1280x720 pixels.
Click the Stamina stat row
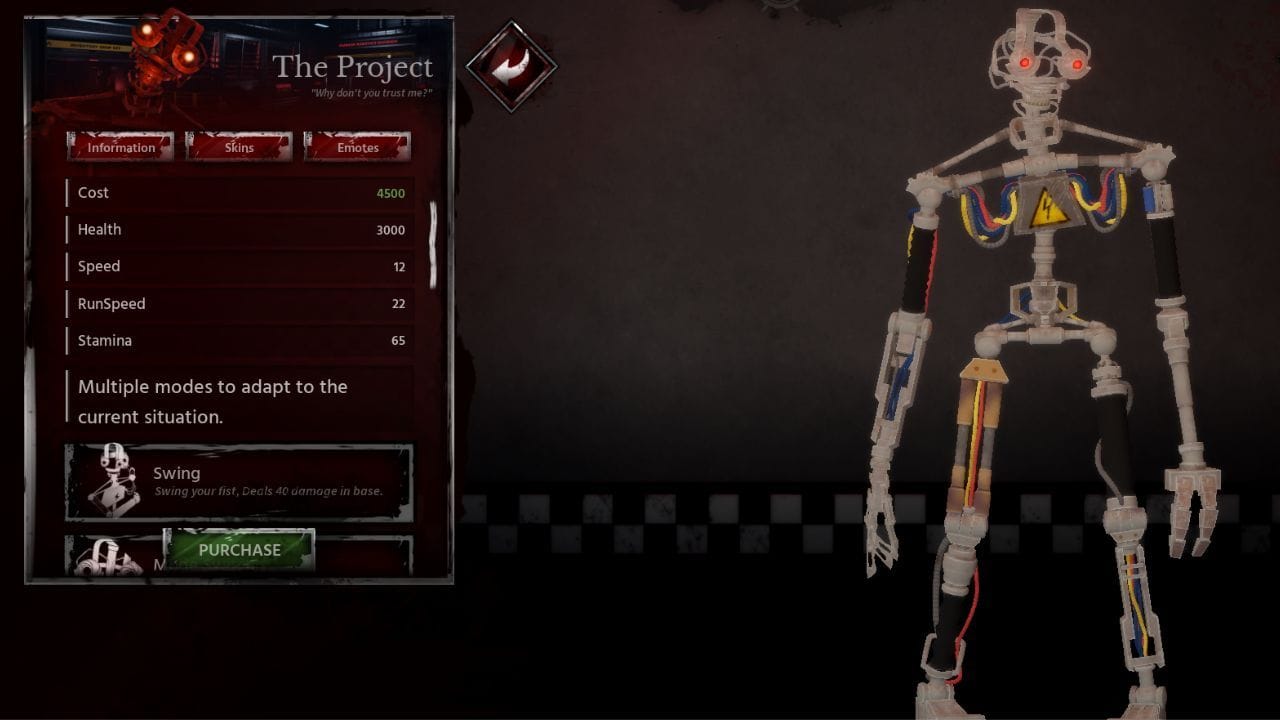point(238,340)
